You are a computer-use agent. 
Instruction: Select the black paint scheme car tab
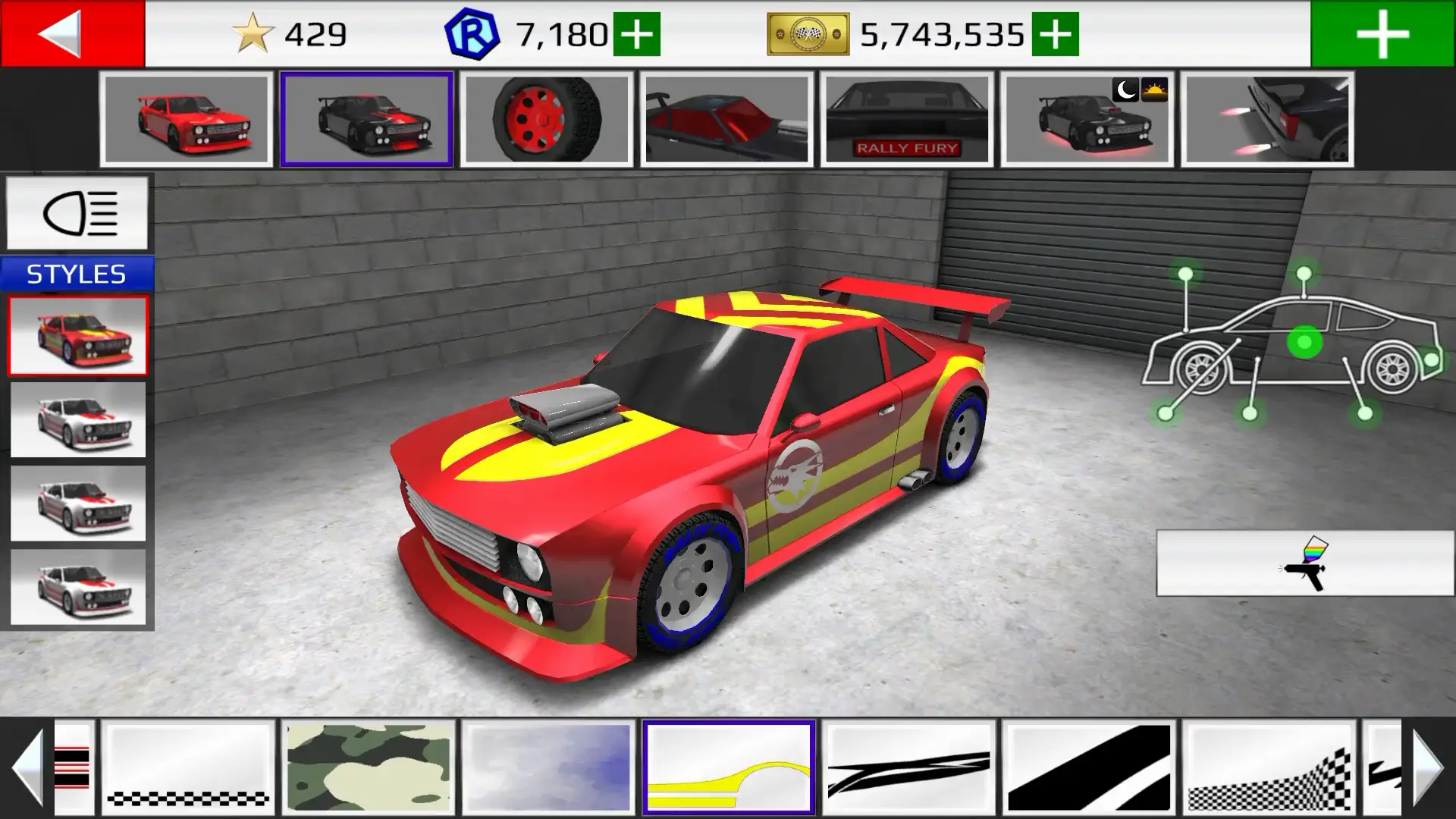point(366,119)
